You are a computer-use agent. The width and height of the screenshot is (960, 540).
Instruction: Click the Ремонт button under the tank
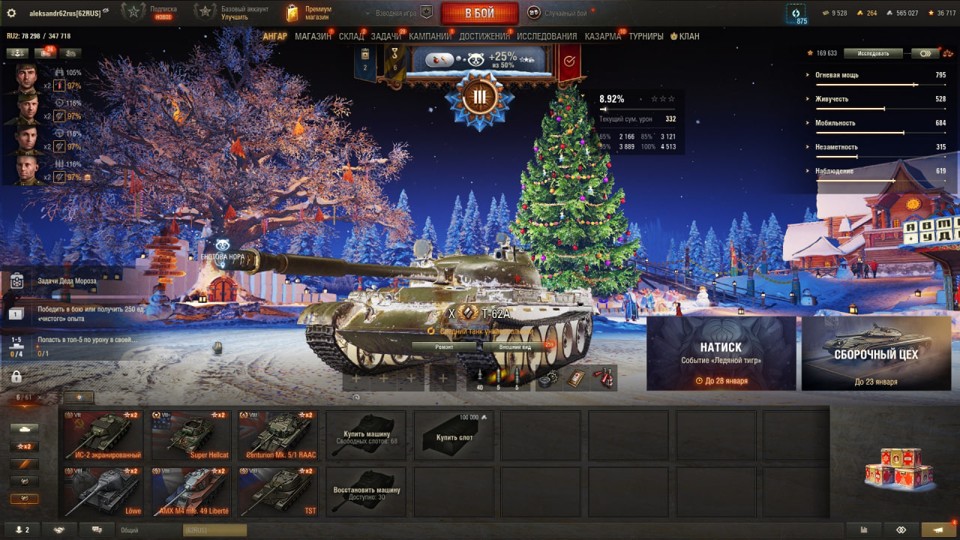point(444,346)
